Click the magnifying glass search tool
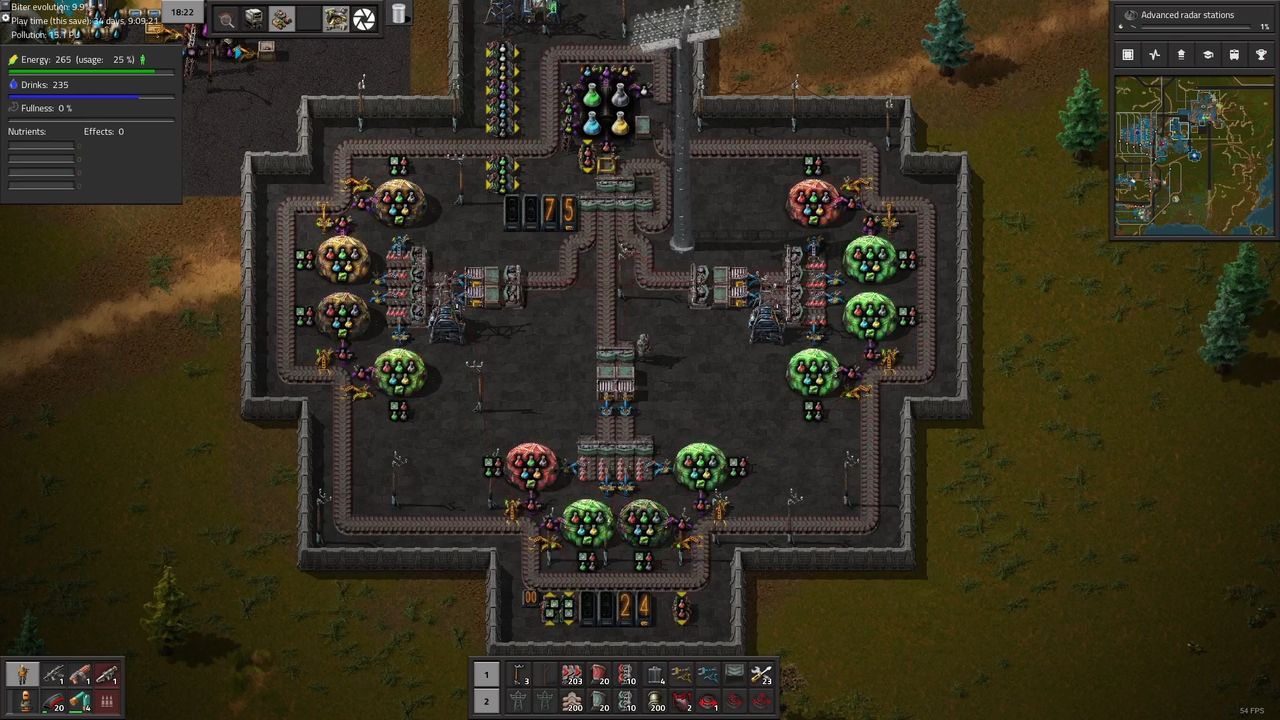1280x720 pixels. click(x=227, y=18)
